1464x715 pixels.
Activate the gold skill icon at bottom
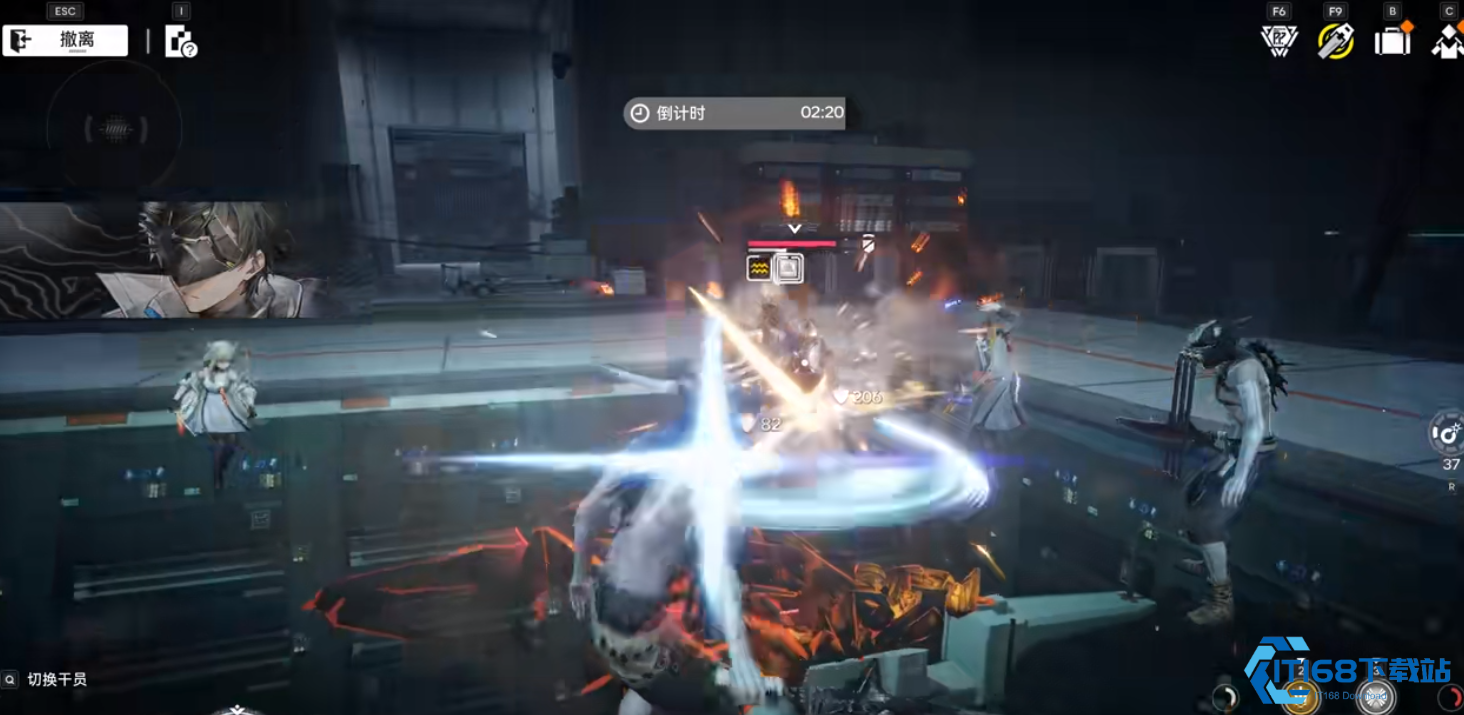(x=1300, y=697)
